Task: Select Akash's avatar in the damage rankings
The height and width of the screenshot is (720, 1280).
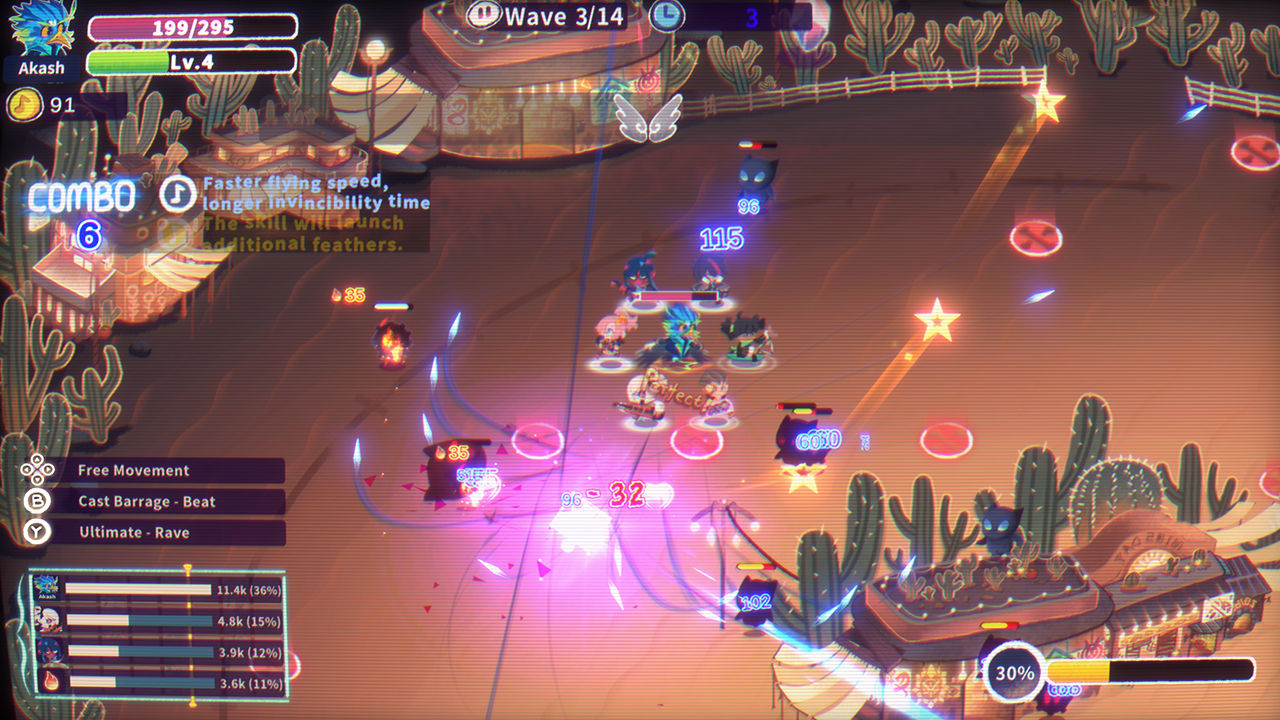Action: click(x=48, y=587)
